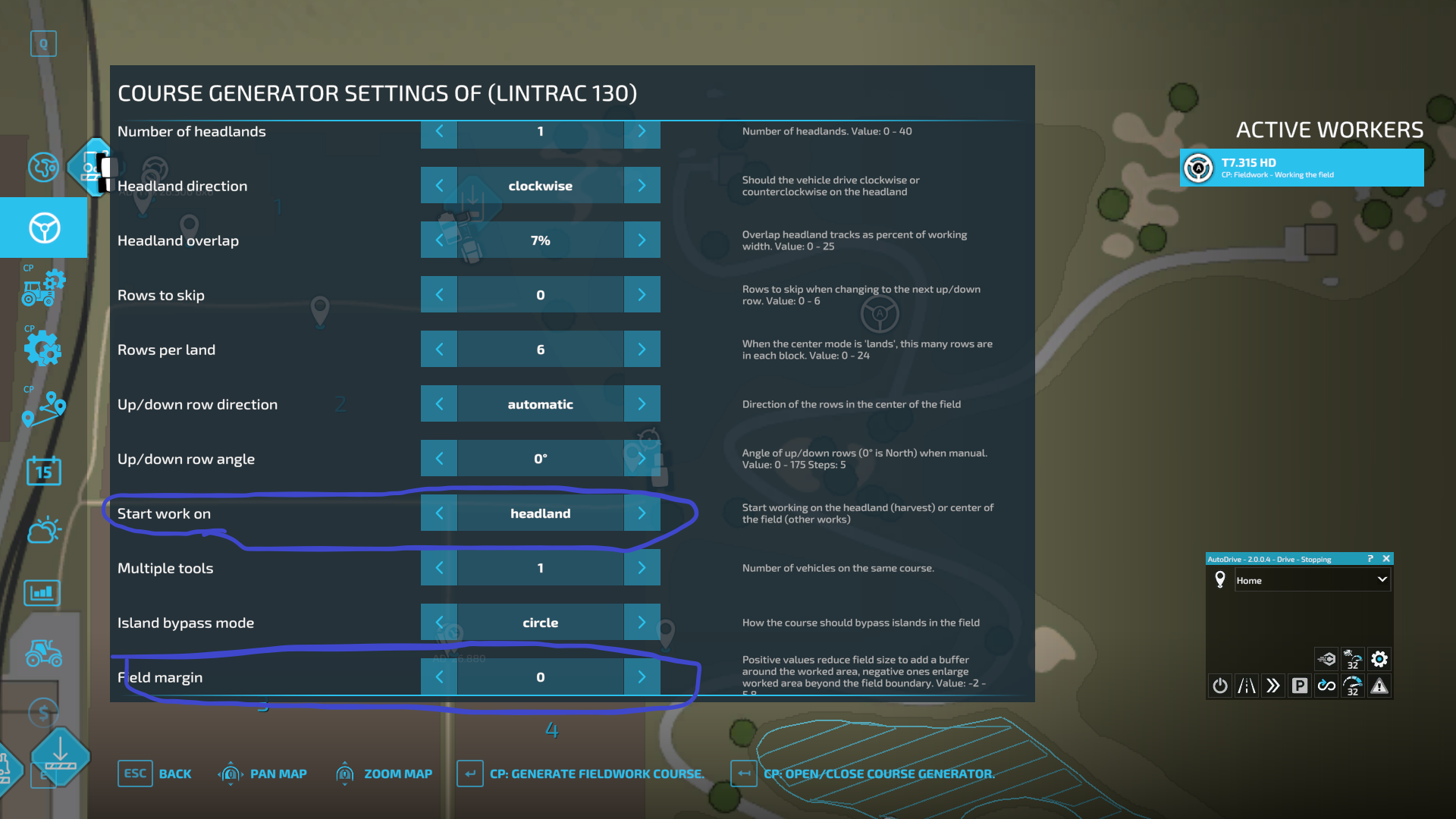Toggle AutoDrive on with the power icon
This screenshot has width=1456, height=819.
[1219, 686]
